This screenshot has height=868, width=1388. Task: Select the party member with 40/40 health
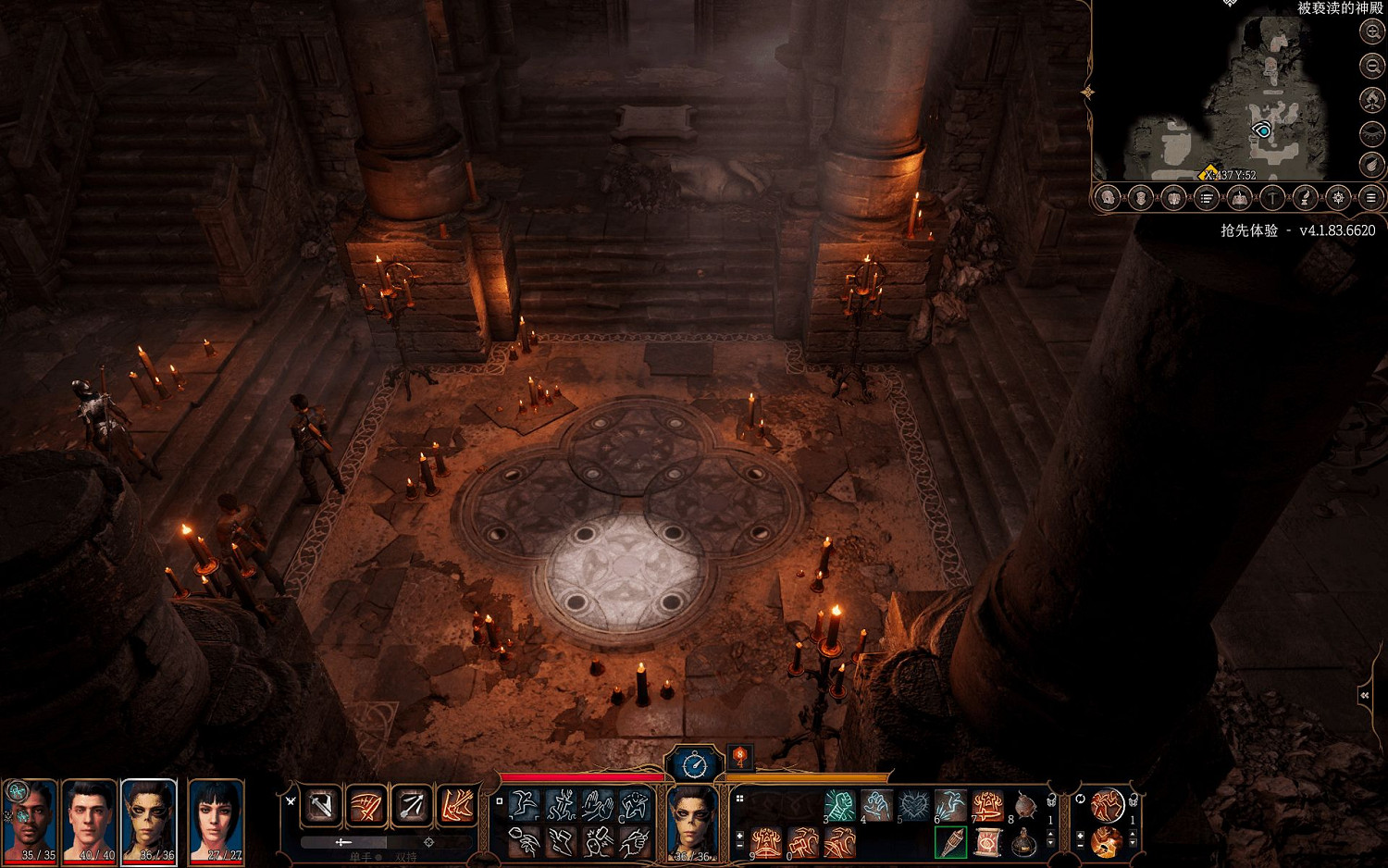[x=90, y=820]
